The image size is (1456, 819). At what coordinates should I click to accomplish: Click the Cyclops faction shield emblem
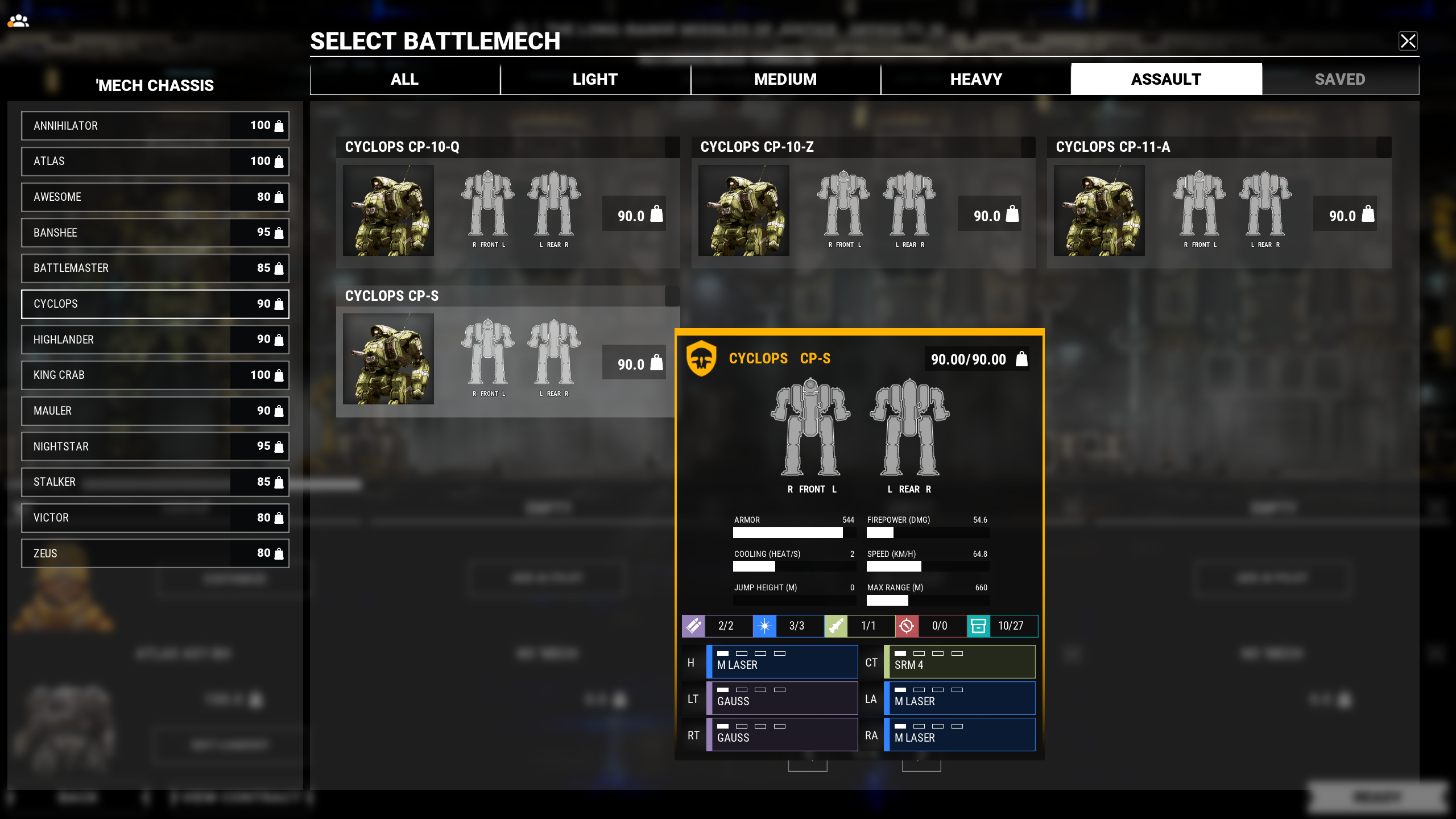(701, 359)
